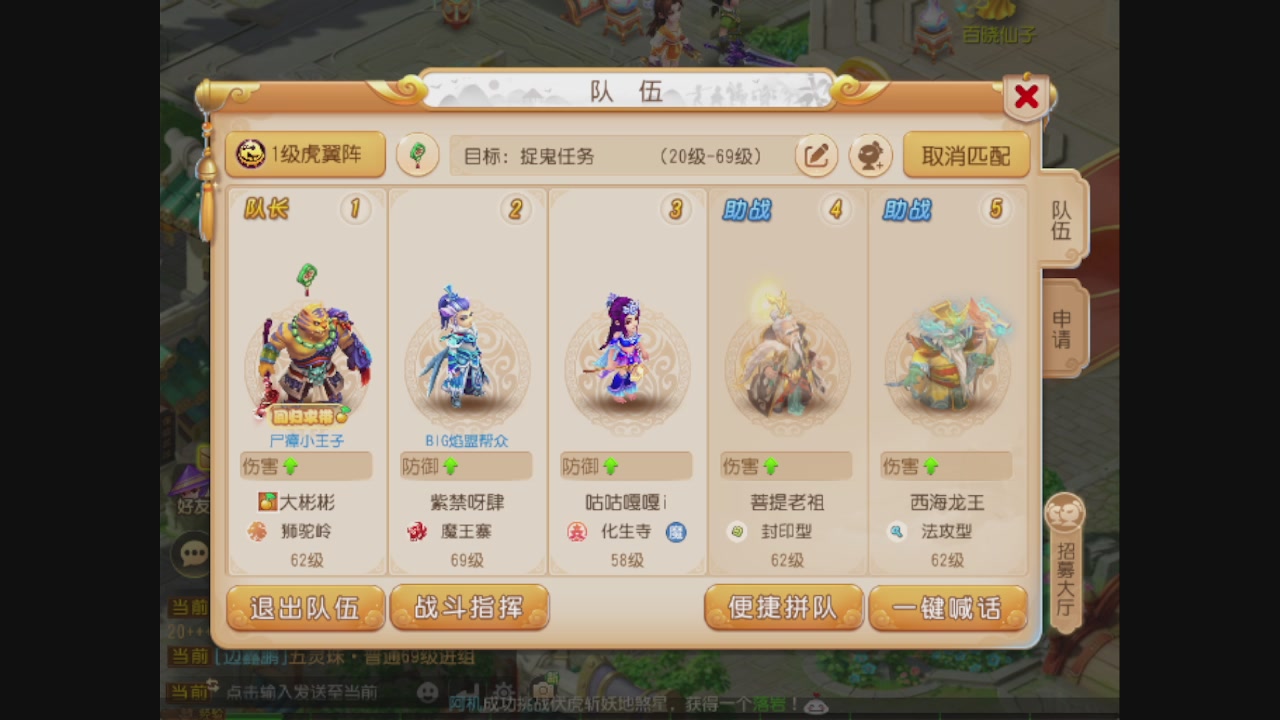Click 便捷拼队 to quick-assemble team

coord(783,607)
